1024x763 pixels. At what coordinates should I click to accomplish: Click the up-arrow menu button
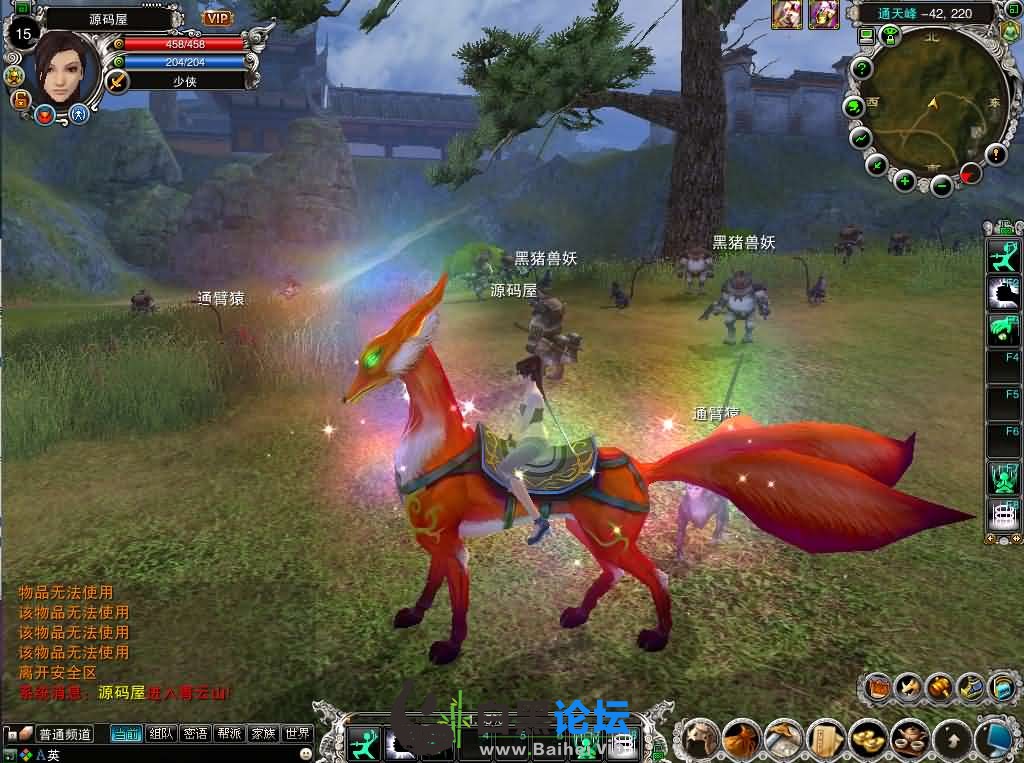click(951, 739)
